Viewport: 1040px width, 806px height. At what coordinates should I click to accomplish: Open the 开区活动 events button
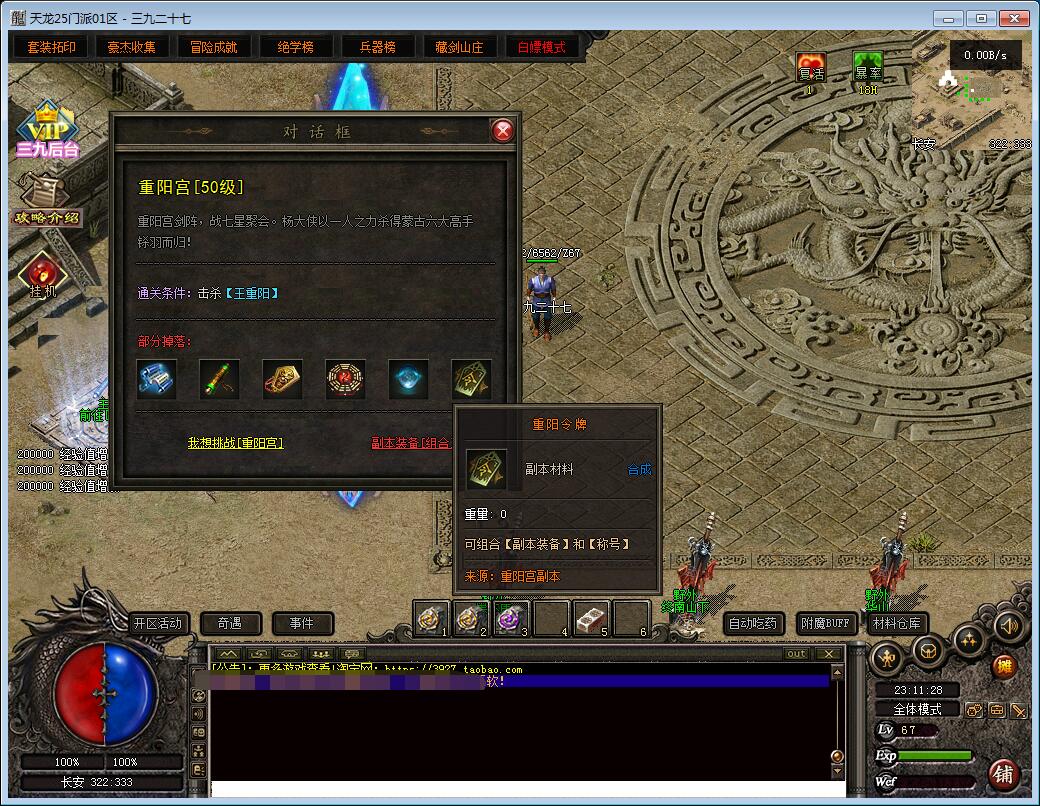click(158, 623)
